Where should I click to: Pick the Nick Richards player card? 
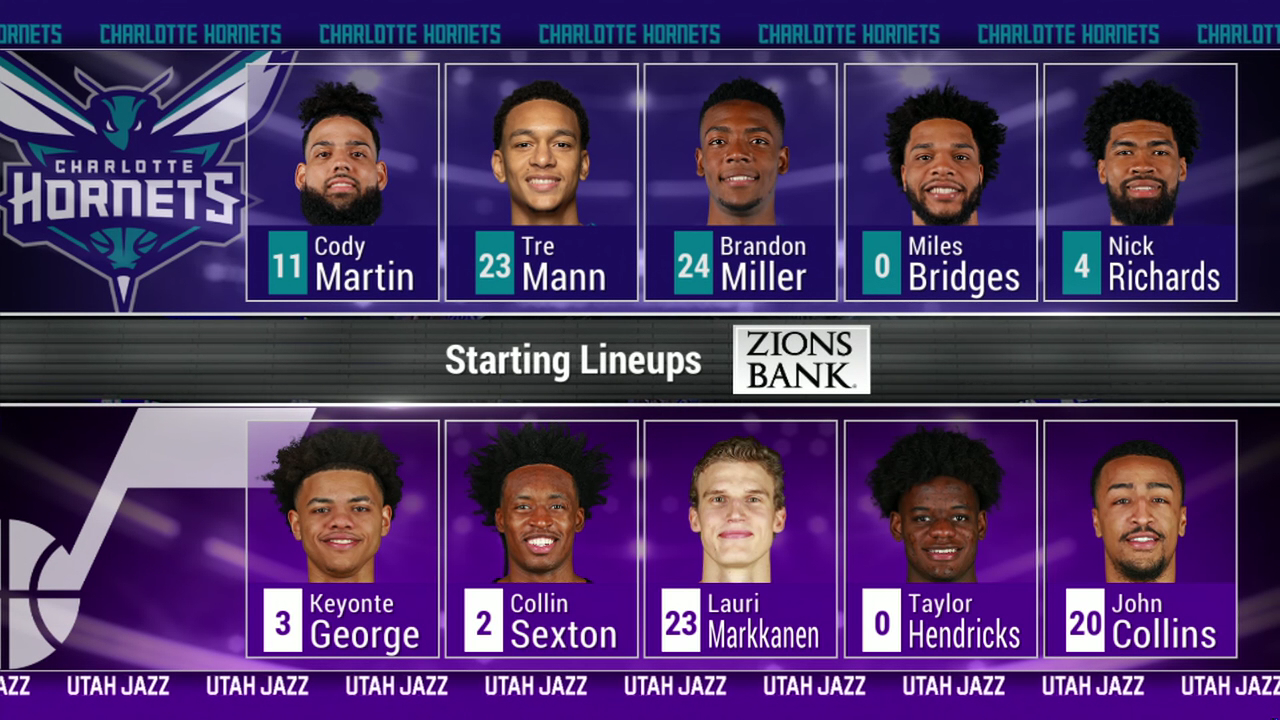(1140, 182)
